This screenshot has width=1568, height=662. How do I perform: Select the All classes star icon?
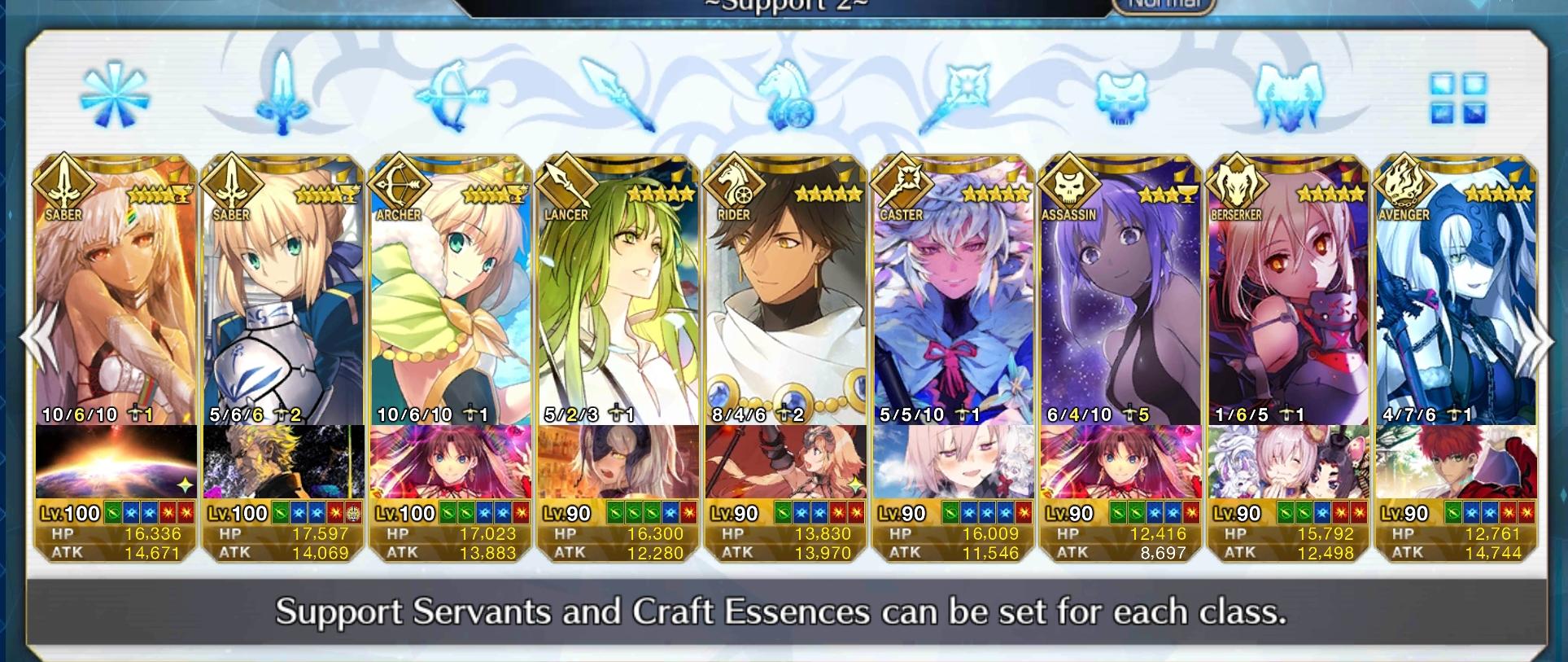tap(115, 96)
